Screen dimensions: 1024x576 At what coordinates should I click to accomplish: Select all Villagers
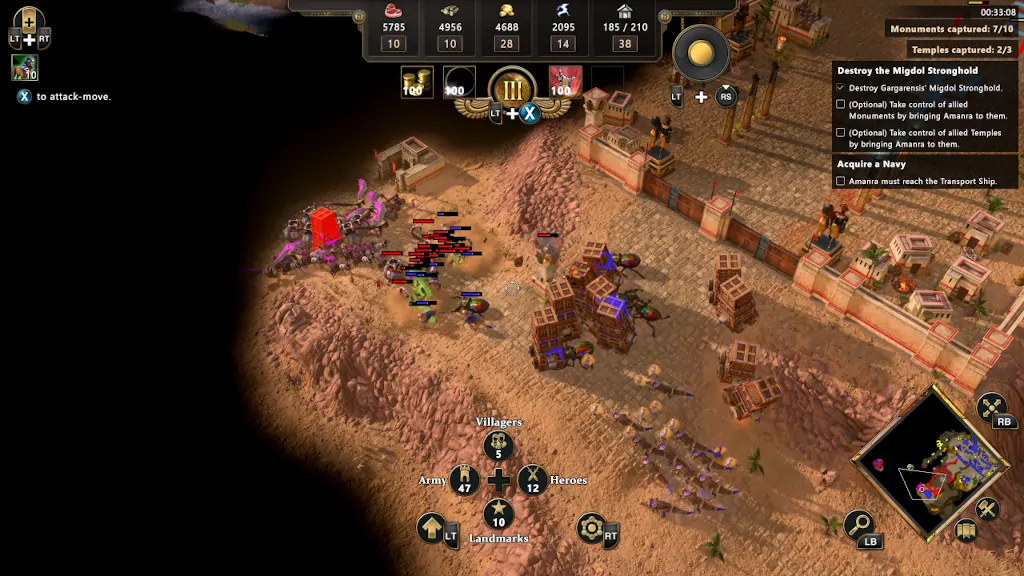498,447
